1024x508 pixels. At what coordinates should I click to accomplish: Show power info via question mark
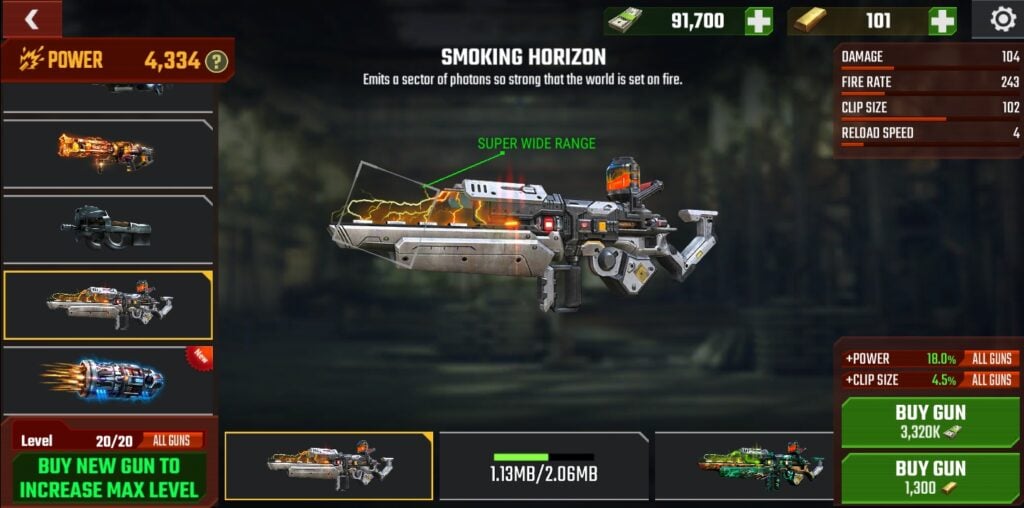[x=217, y=62]
